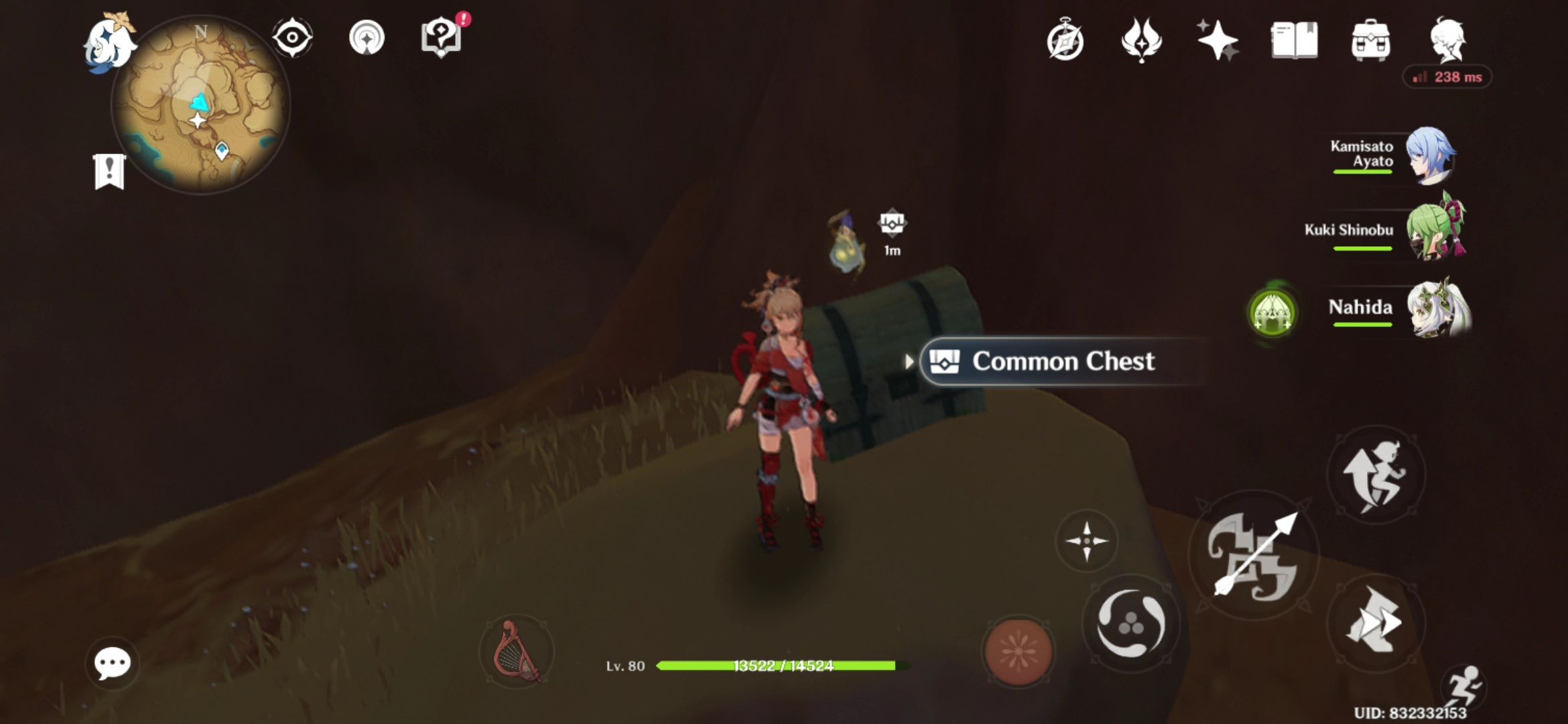Open the Wish menu star icon

1216,42
